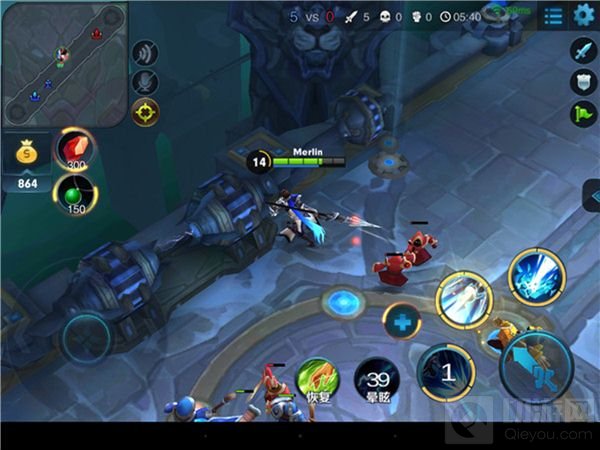Tap the minimap
Image resolution: width=600 pixels, height=450 pixels.
coord(64,64)
